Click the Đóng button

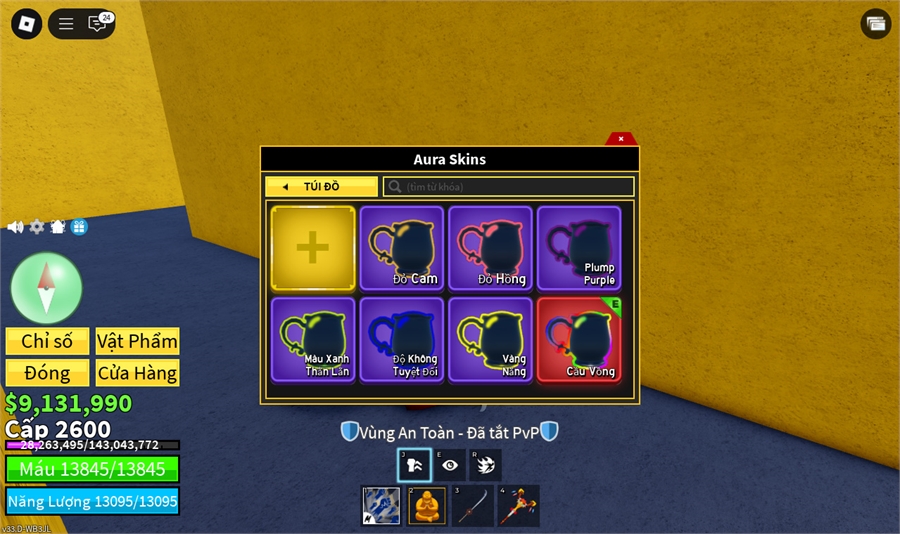tap(47, 373)
